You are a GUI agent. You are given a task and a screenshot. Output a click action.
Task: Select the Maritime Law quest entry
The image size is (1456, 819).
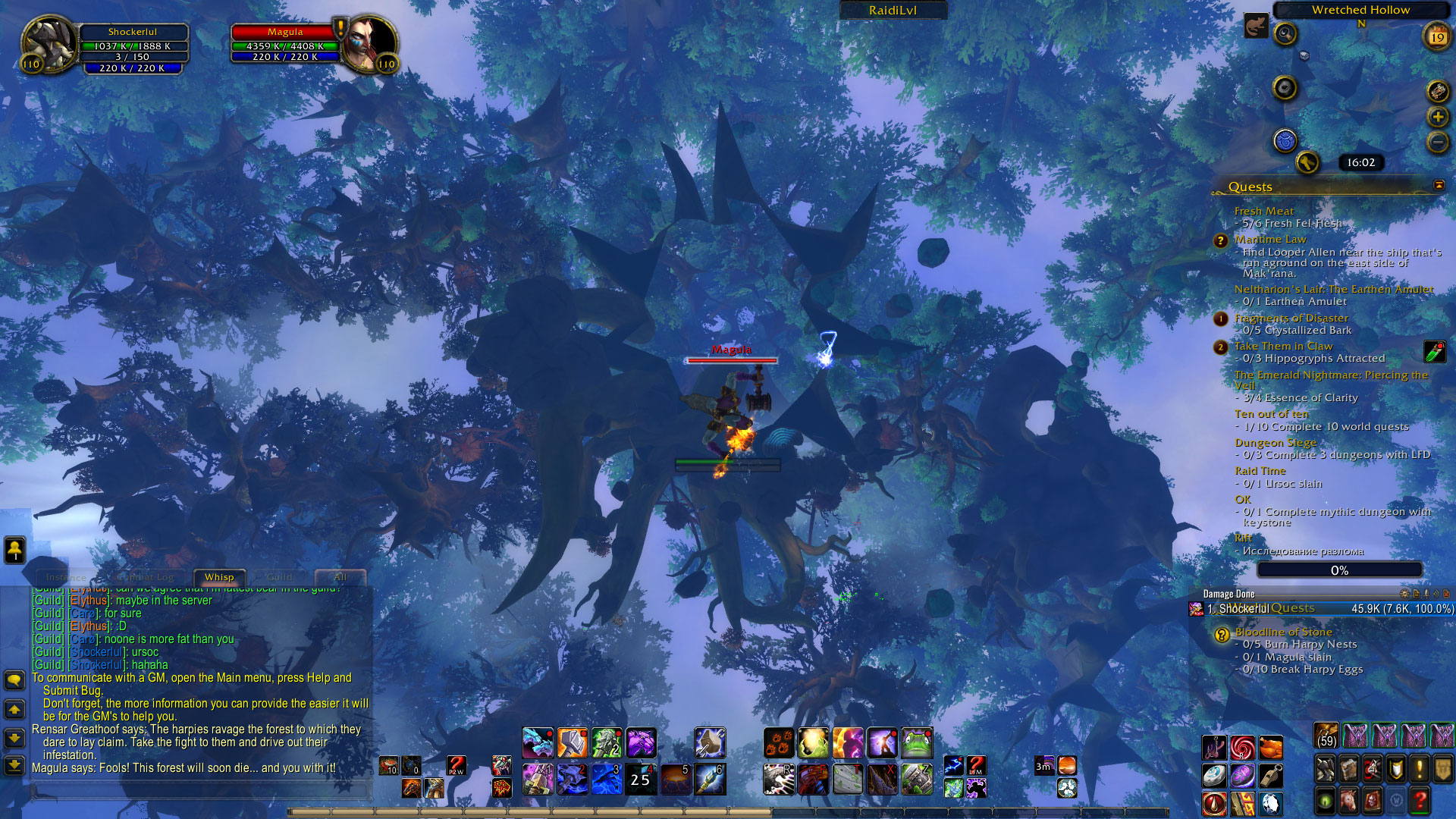coord(1269,240)
